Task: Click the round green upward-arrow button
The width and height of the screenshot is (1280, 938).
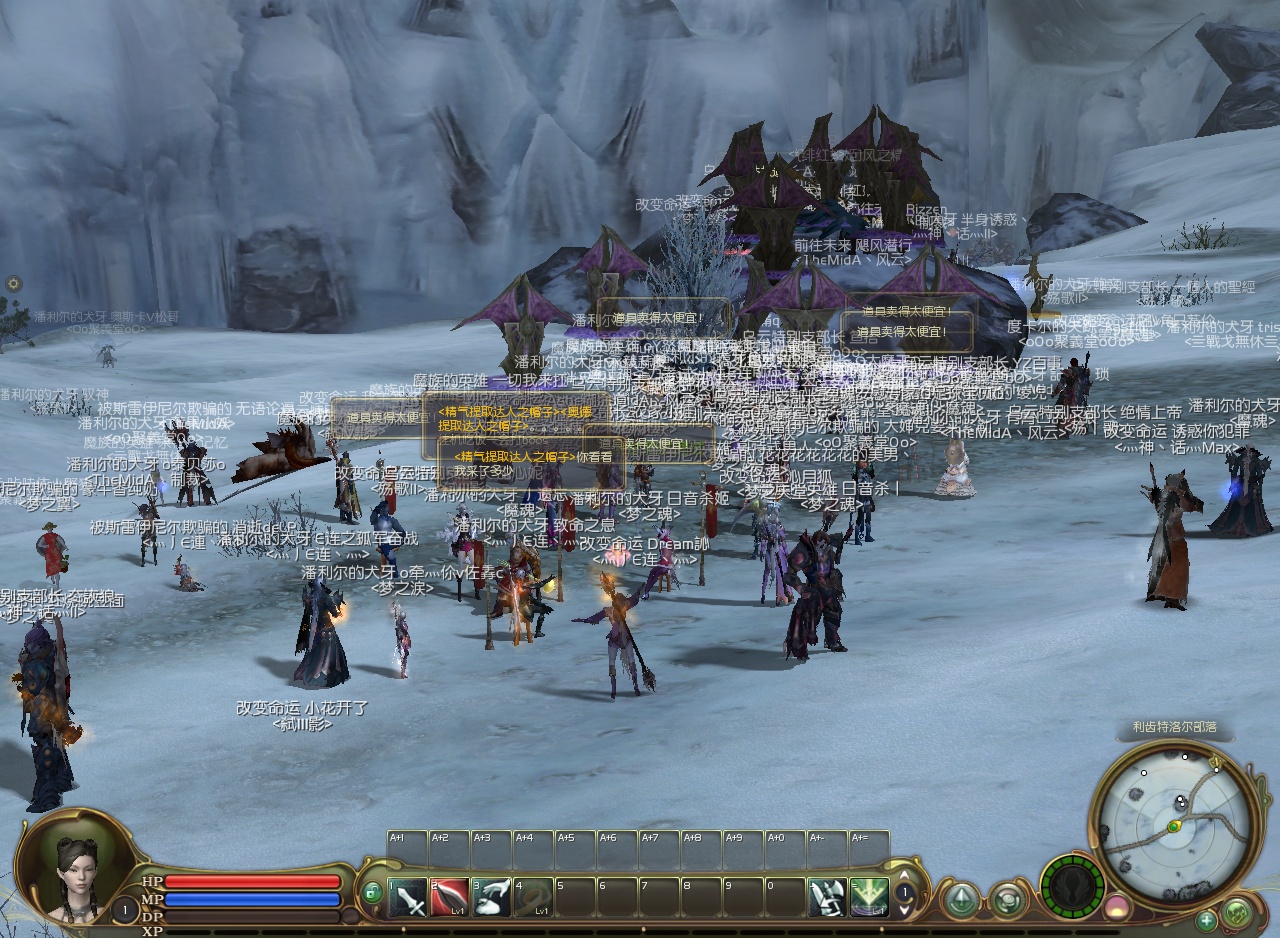Action: (962, 899)
